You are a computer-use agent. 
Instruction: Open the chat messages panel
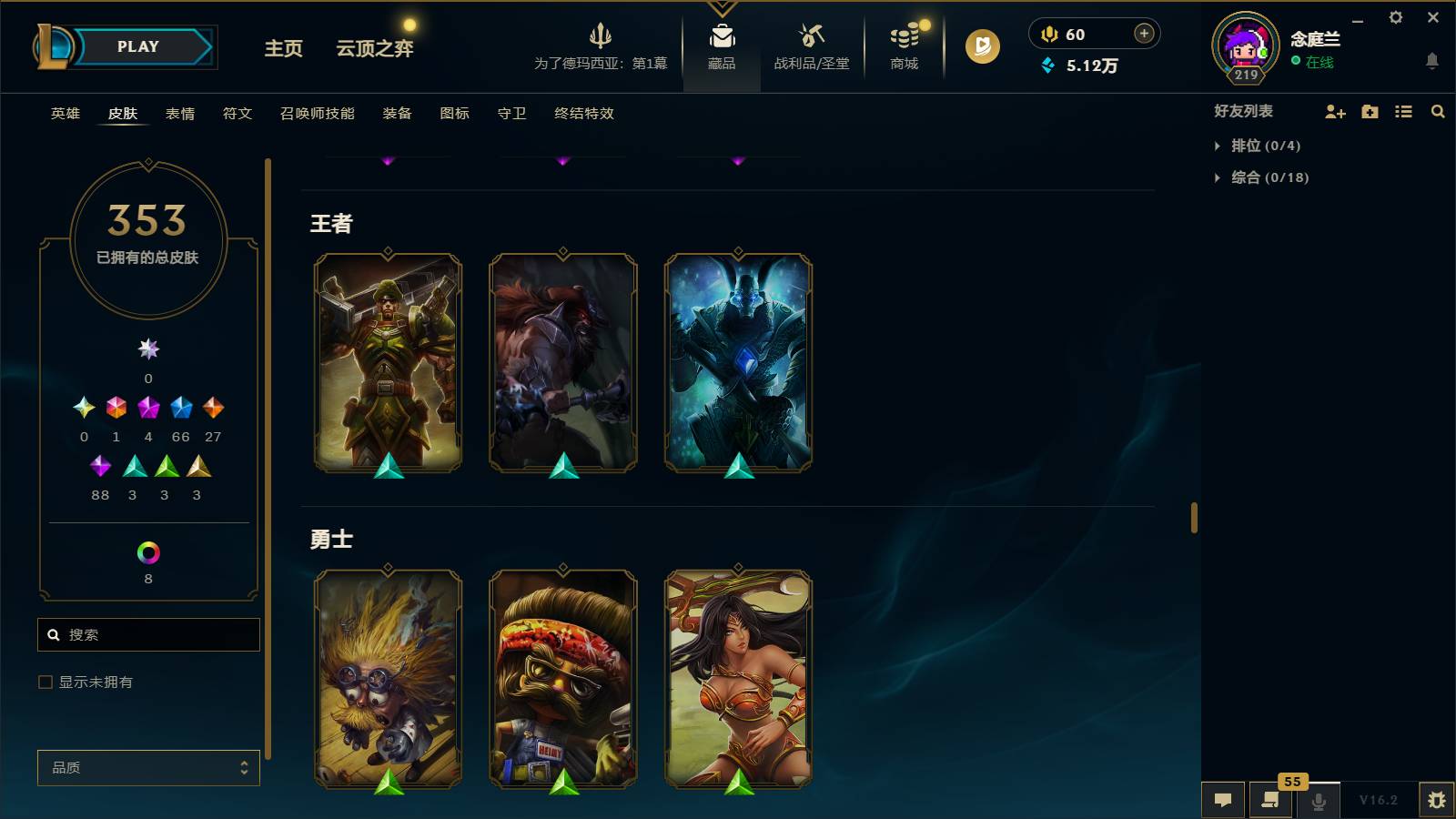(x=1224, y=800)
